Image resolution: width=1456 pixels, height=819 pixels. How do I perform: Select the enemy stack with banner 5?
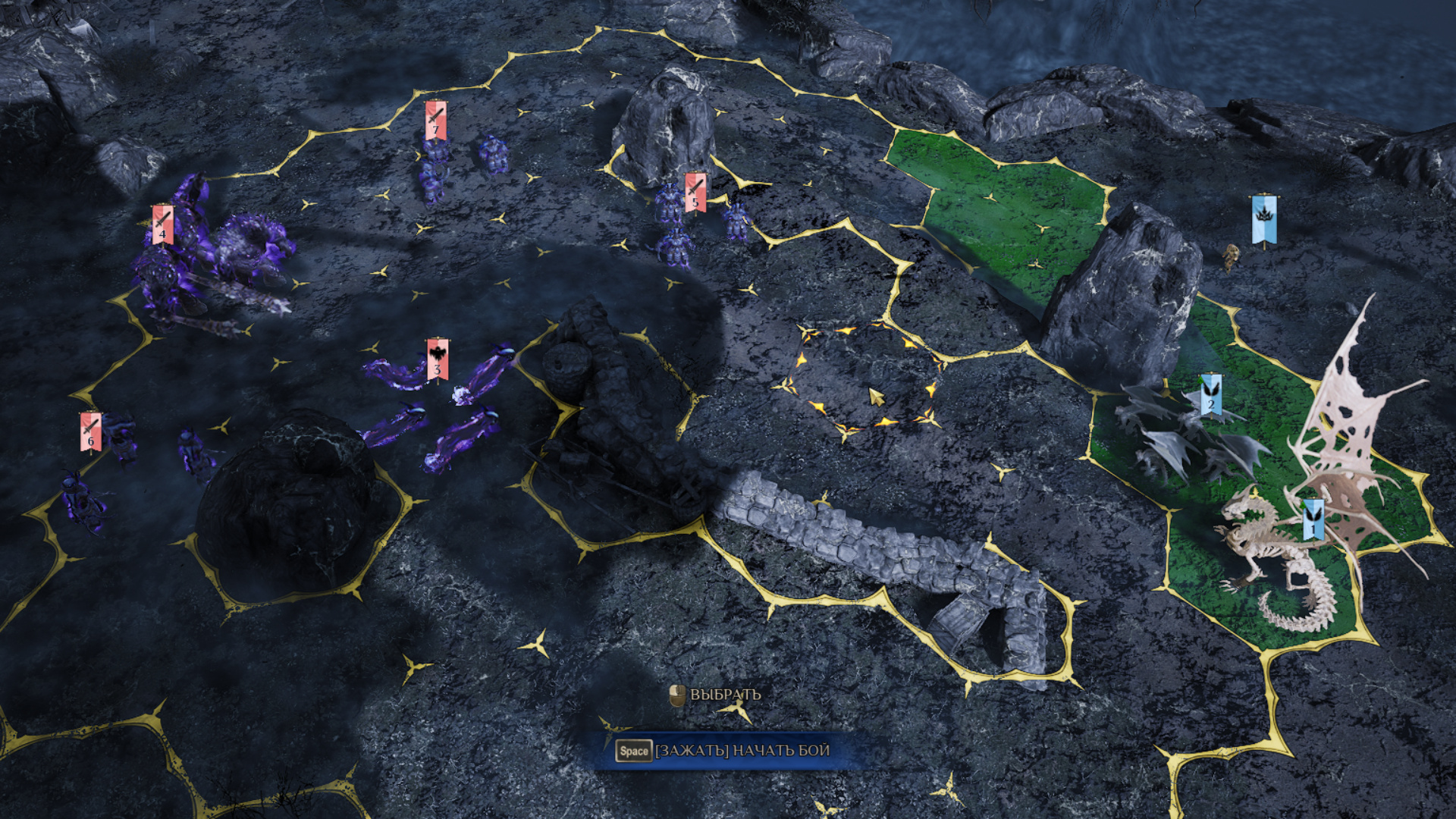coord(695,193)
